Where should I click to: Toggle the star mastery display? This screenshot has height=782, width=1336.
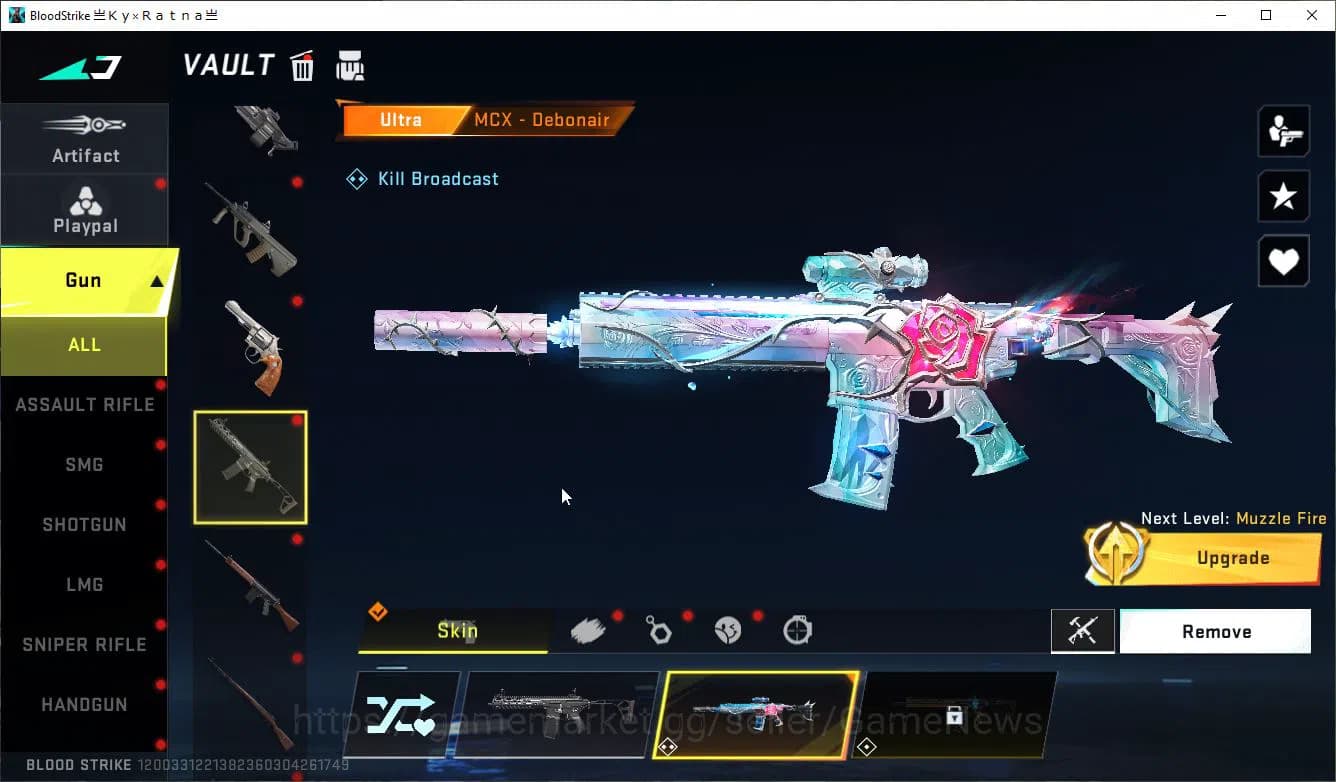click(x=1283, y=196)
